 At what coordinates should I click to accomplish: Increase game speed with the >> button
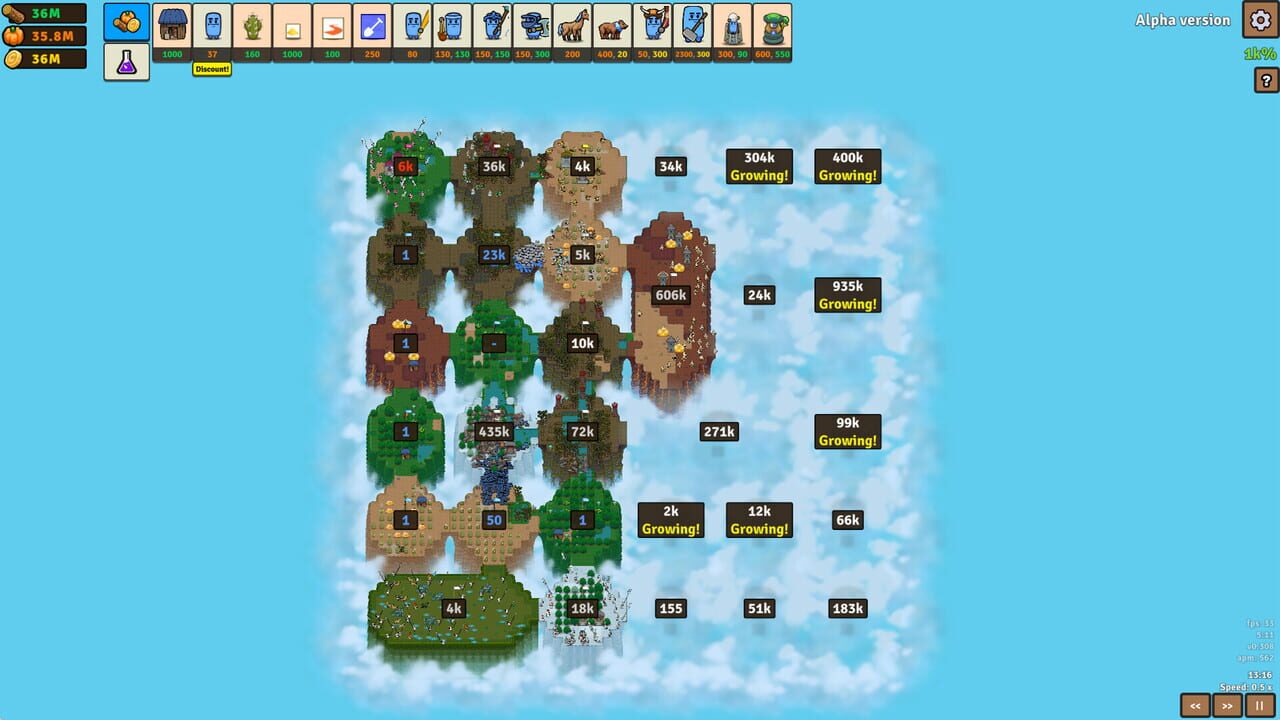pos(1228,705)
